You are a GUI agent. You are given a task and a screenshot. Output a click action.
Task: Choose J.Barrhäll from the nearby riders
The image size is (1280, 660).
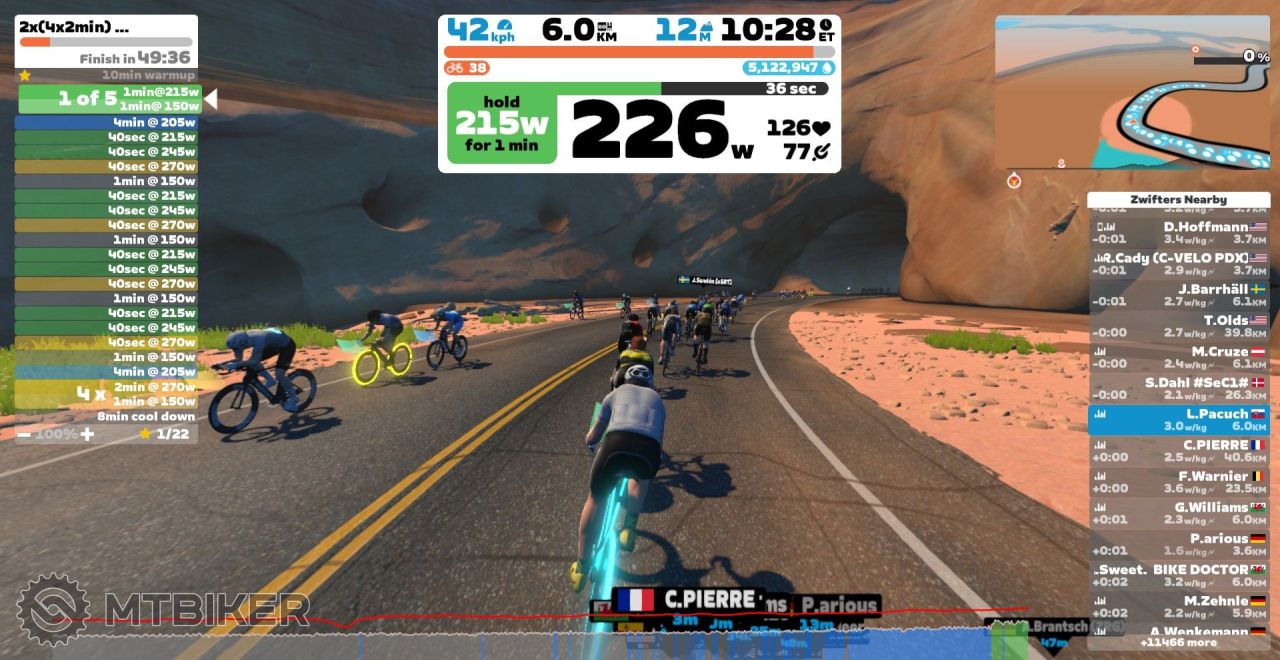[x=1178, y=295]
